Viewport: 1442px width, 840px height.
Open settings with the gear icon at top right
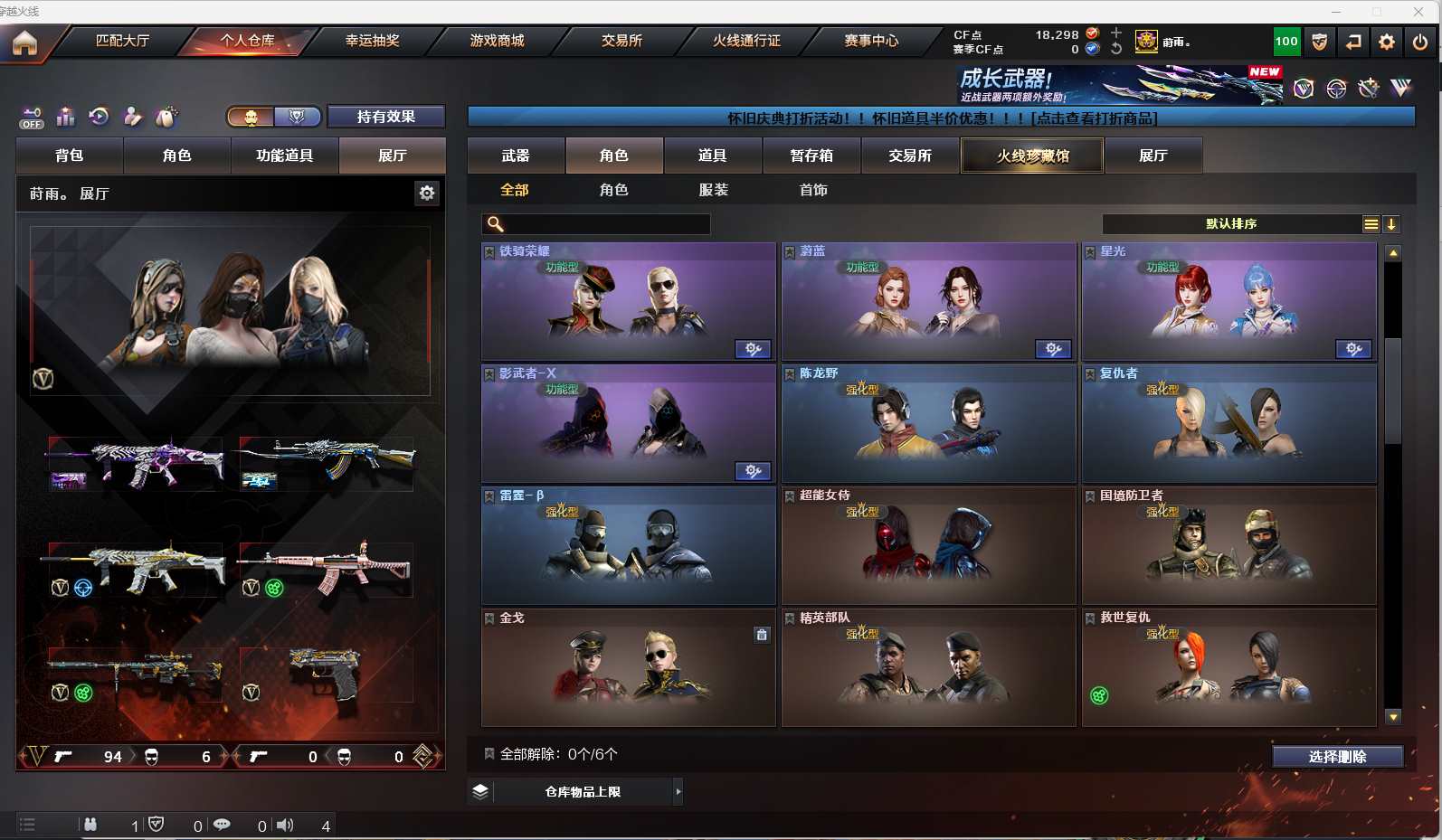pyautogui.click(x=1386, y=42)
